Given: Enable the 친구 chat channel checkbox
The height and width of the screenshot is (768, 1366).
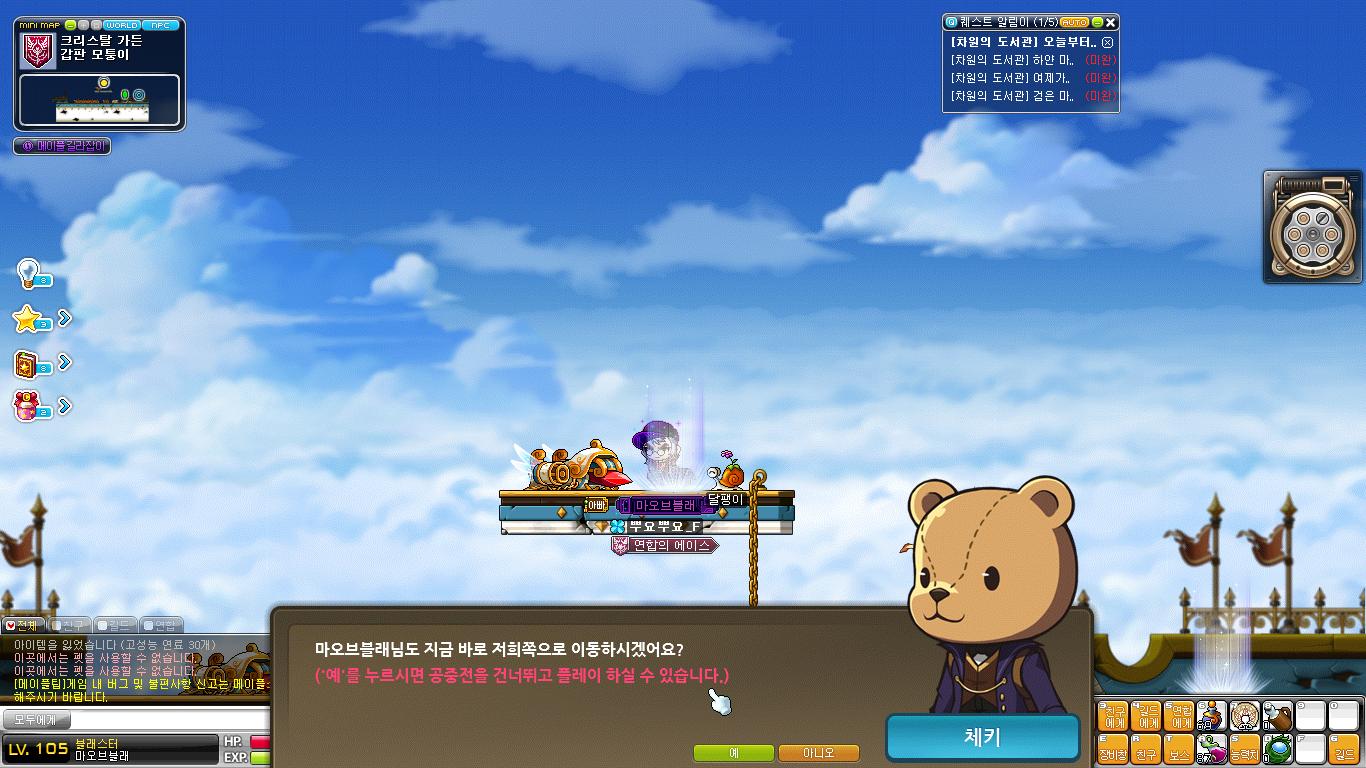Looking at the screenshot, I should [55, 624].
